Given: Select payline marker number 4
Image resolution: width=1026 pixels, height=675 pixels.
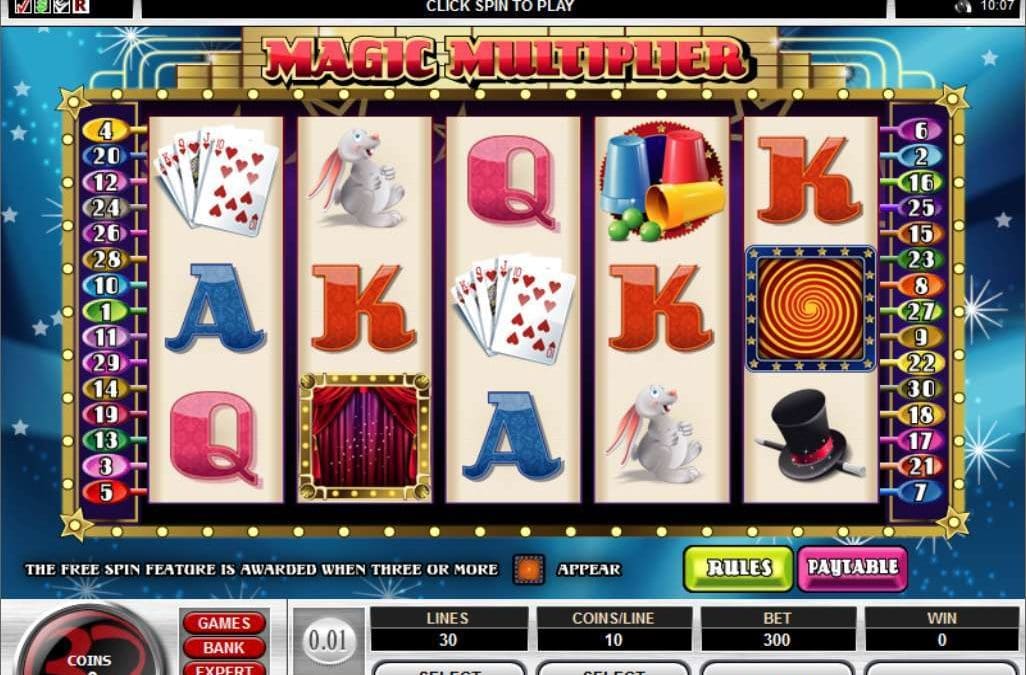Looking at the screenshot, I should (x=105, y=129).
